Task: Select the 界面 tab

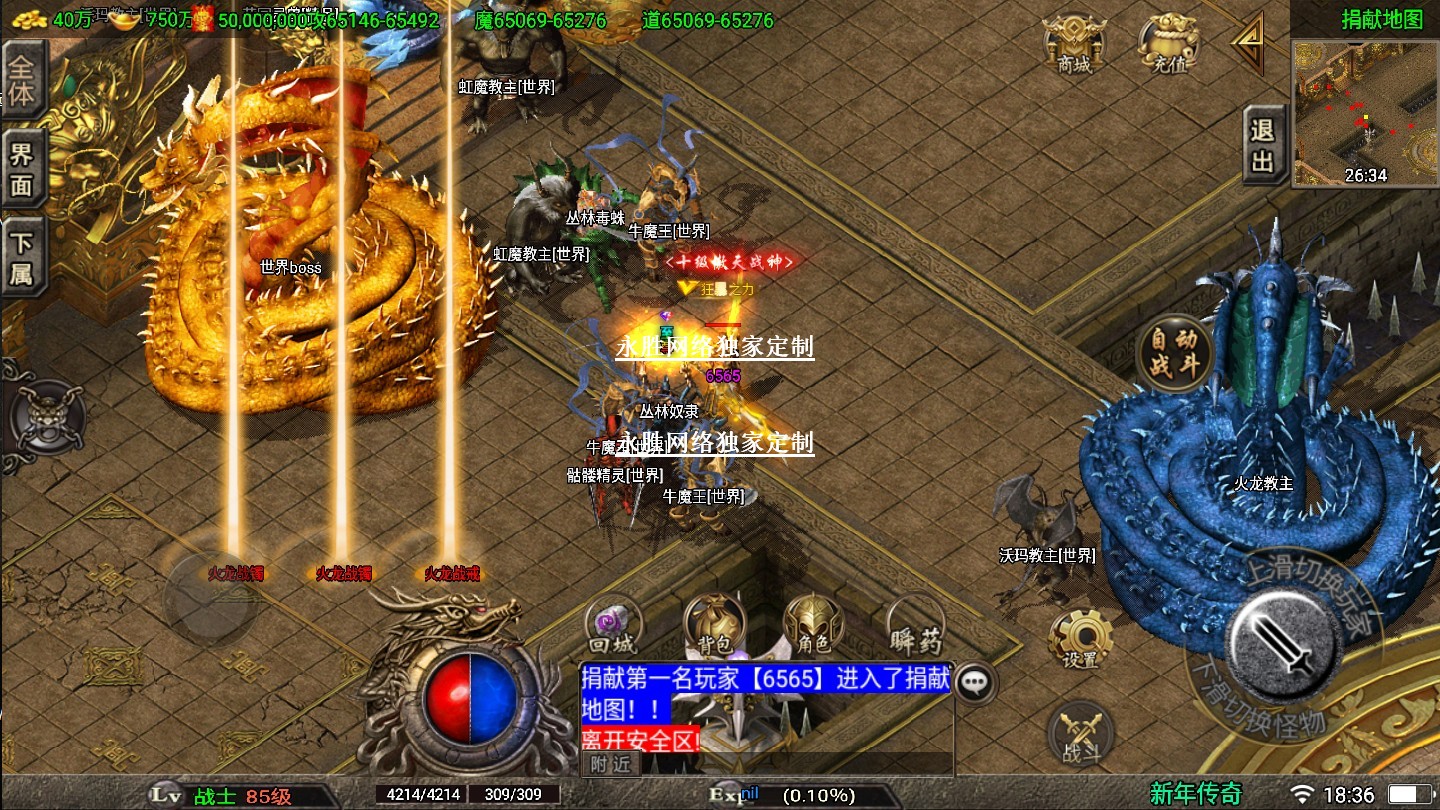Action: pyautogui.click(x=22, y=169)
